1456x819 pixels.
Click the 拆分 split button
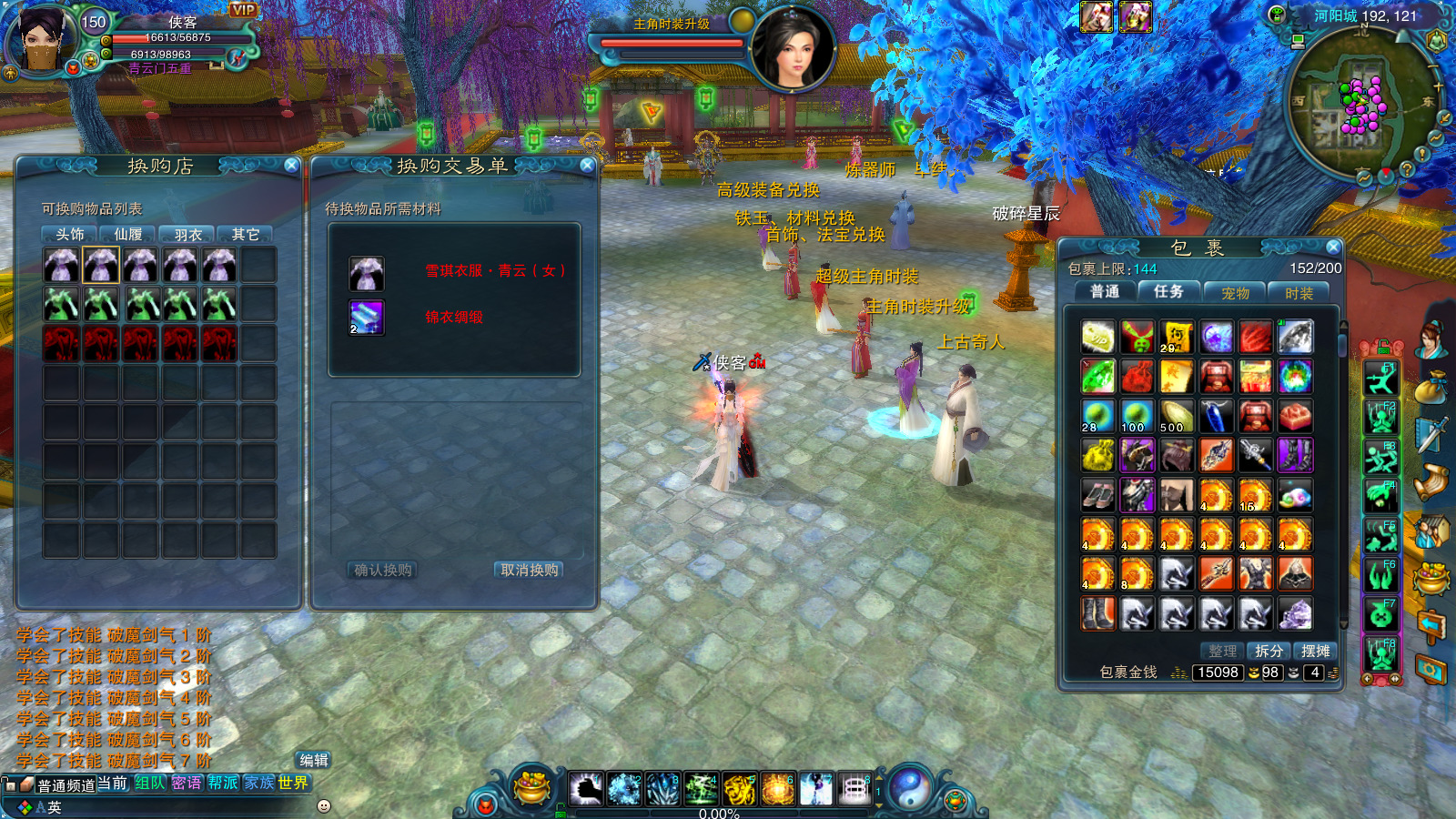tap(1269, 651)
